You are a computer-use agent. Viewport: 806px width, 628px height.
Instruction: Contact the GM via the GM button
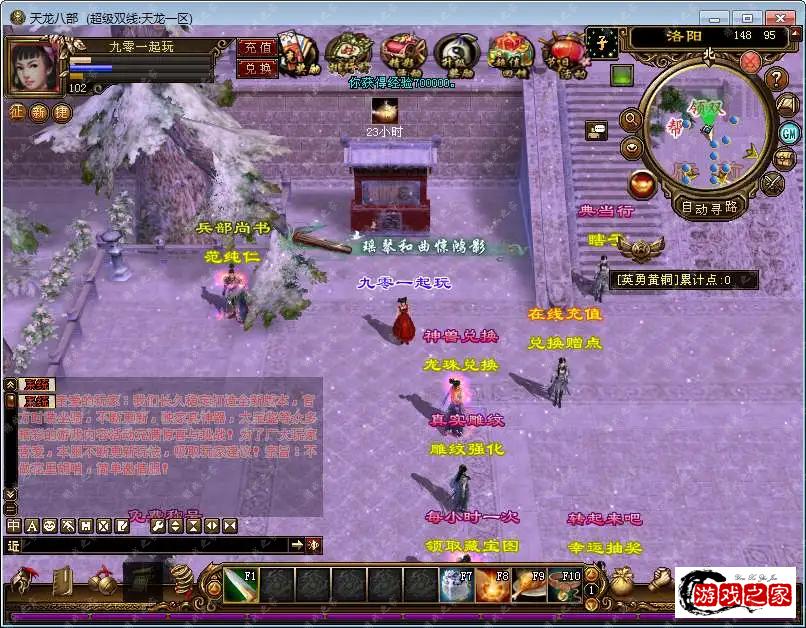click(x=788, y=132)
